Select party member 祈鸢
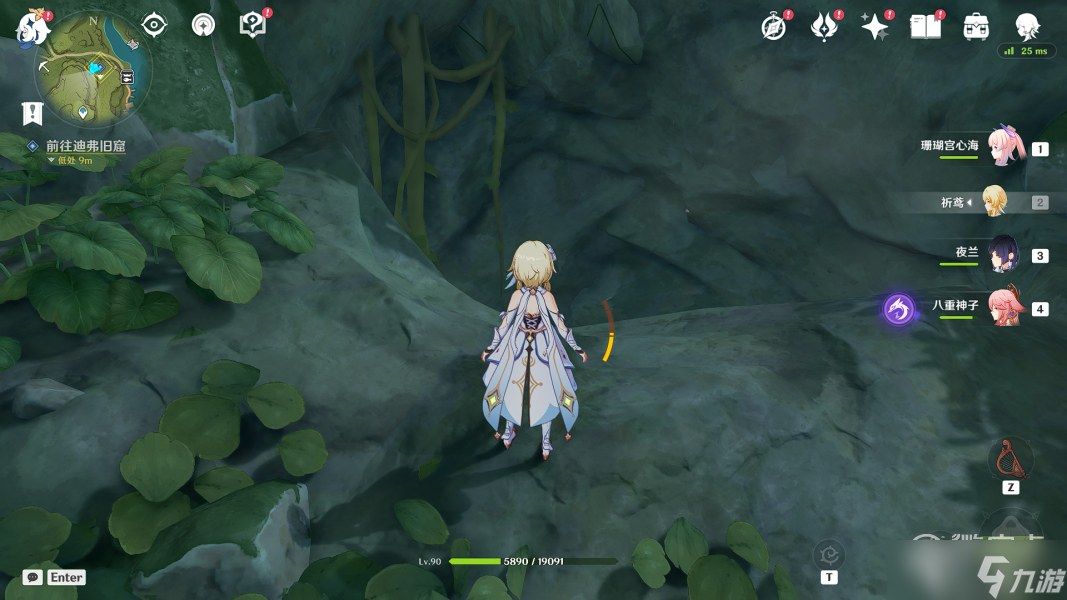Screen dimensions: 1067x600 [x=994, y=202]
